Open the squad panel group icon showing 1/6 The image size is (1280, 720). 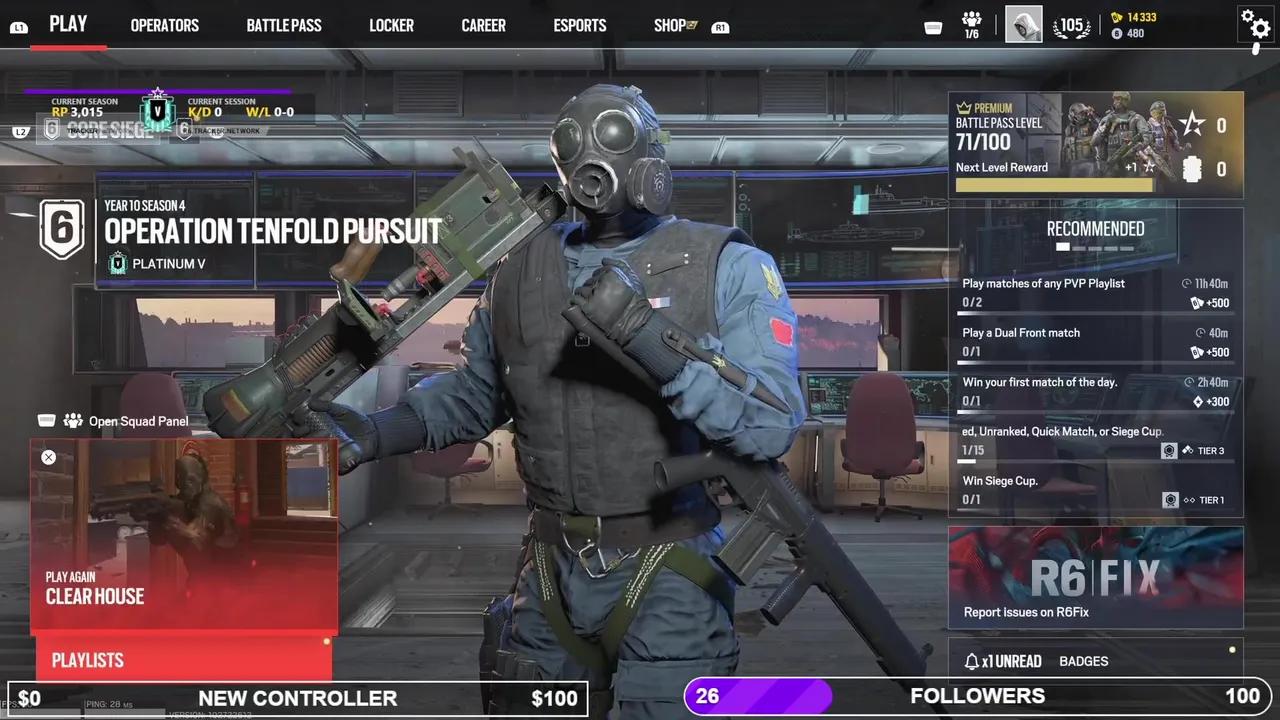(971, 22)
